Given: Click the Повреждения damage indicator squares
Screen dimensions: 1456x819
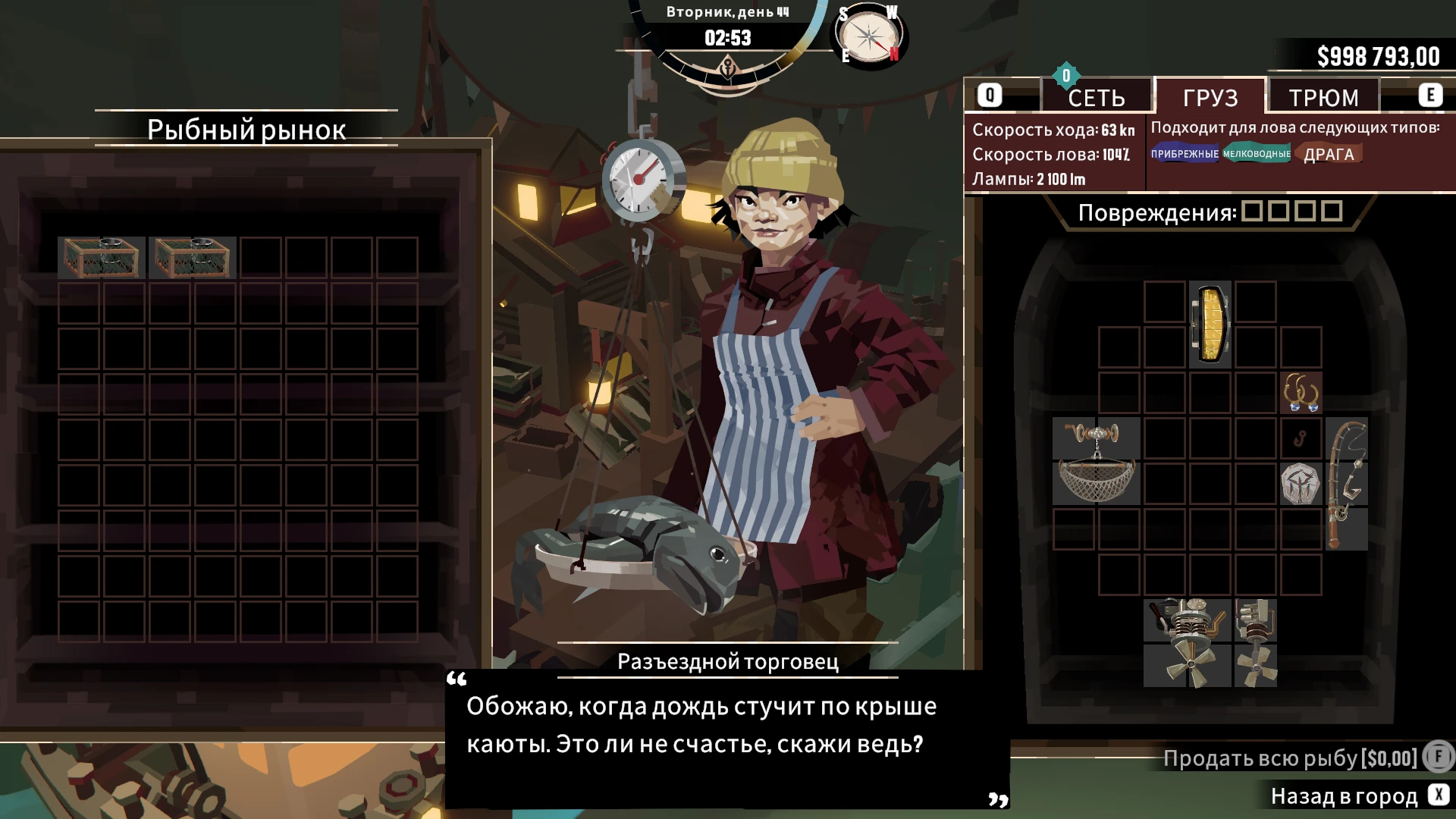Looking at the screenshot, I should (1291, 212).
